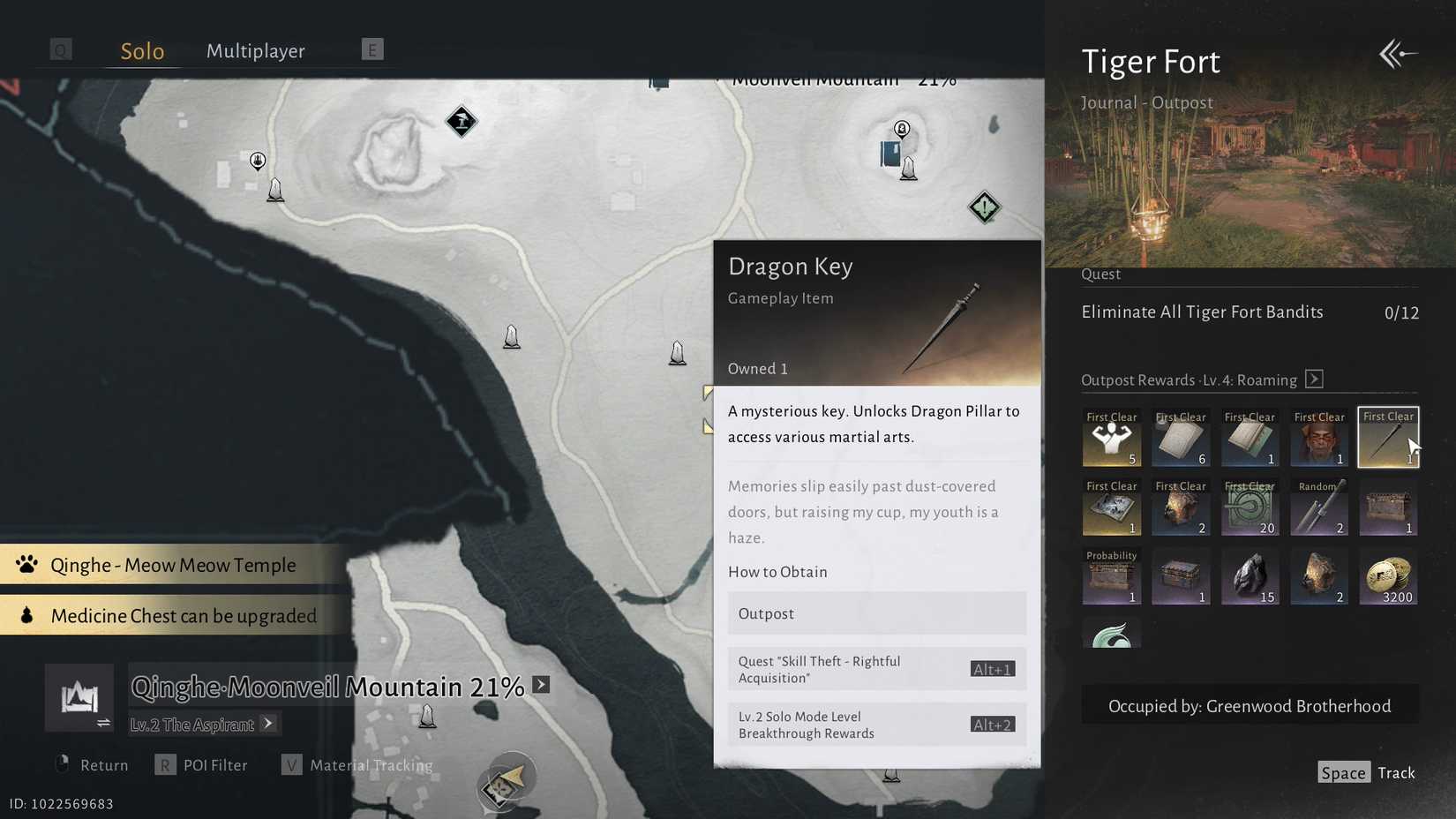The image size is (1456, 819).
Task: Select the green jade manual reward showing 20
Action: [x=1250, y=507]
